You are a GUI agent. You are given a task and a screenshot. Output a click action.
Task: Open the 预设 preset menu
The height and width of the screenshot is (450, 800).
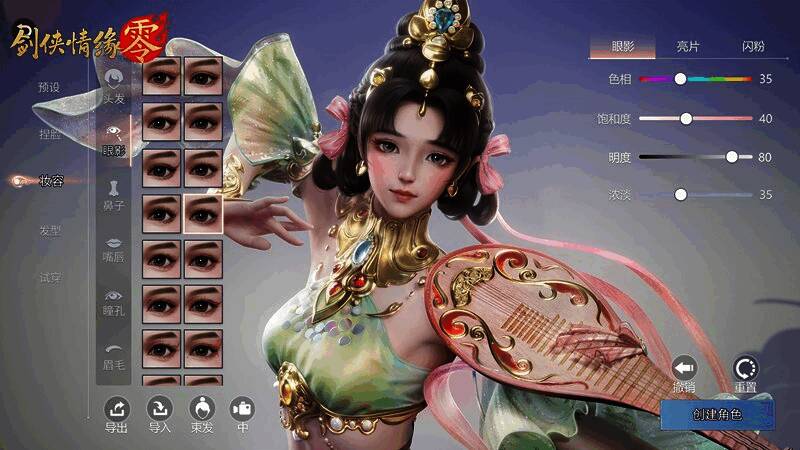[49, 87]
